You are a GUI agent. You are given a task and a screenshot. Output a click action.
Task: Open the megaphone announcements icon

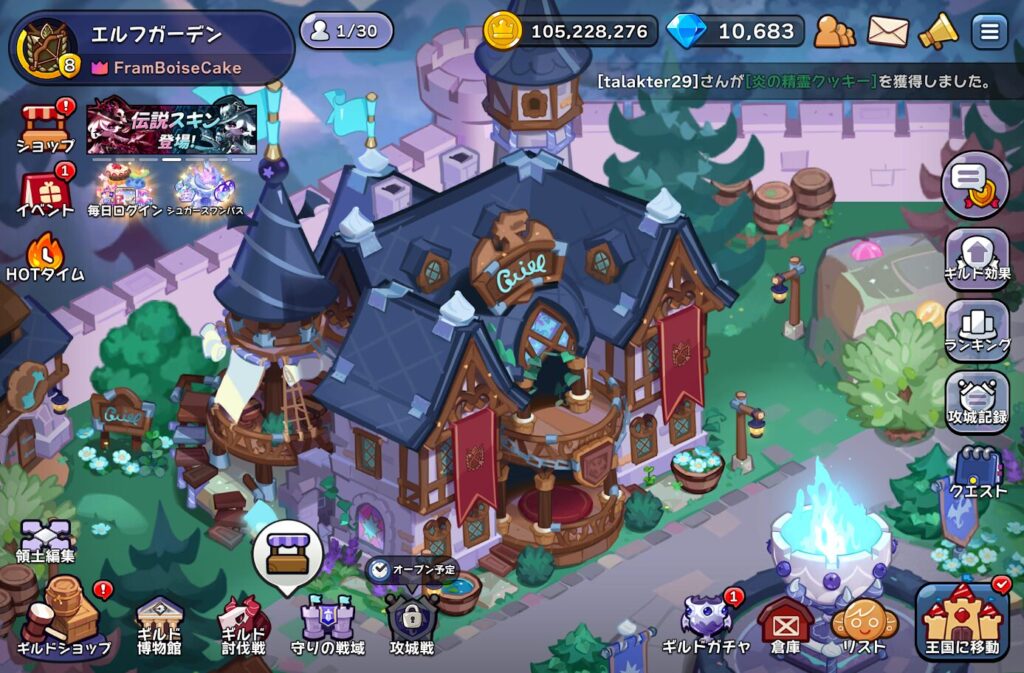pyautogui.click(x=938, y=32)
